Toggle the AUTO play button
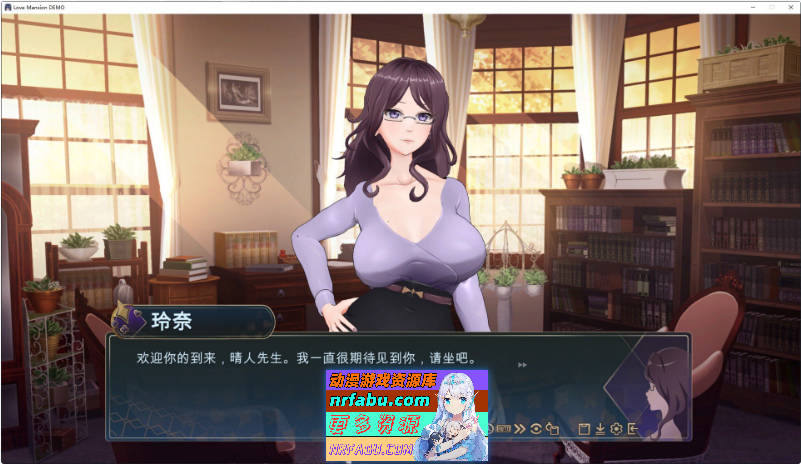 [x=503, y=429]
